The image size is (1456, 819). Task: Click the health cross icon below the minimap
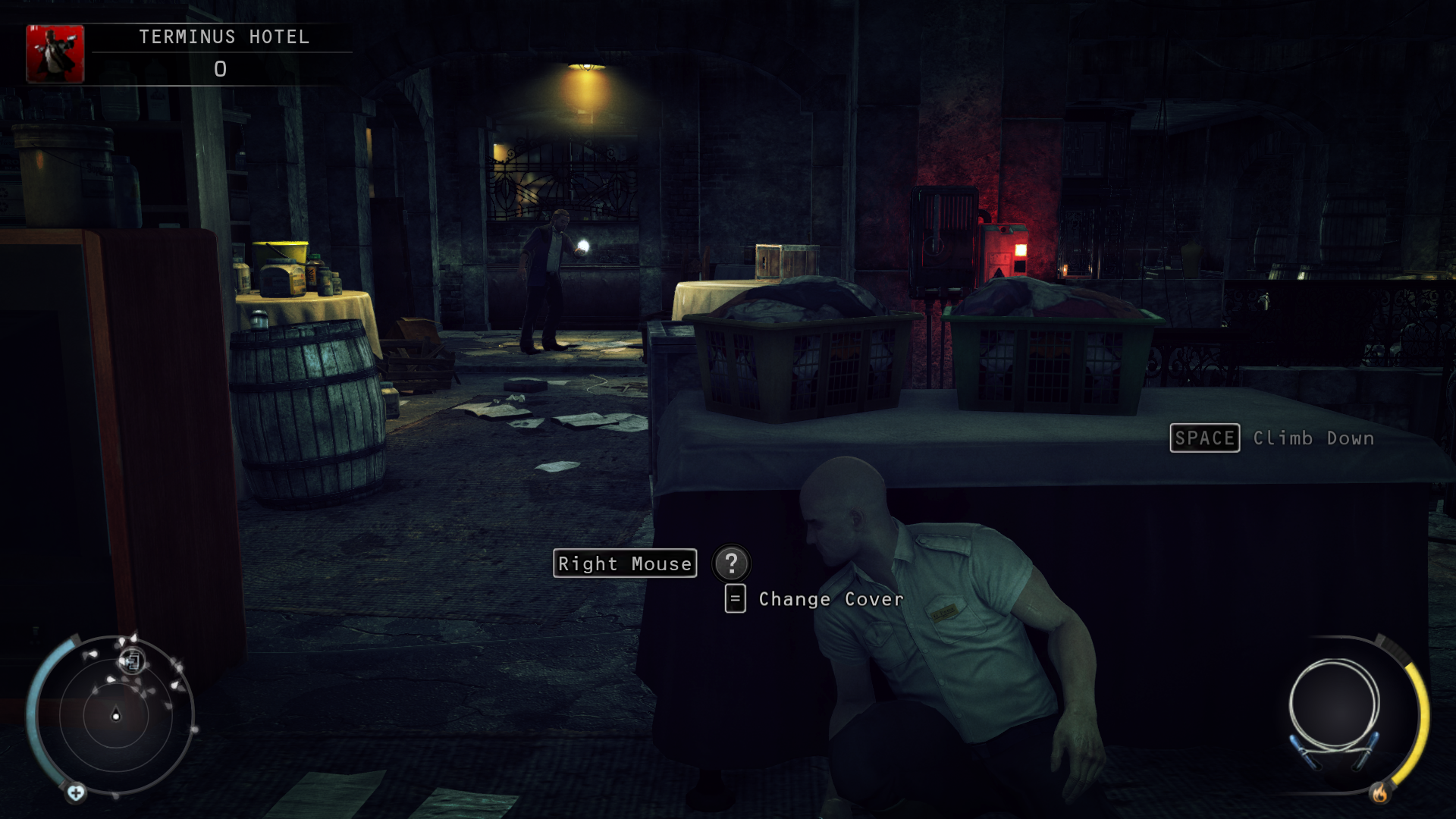point(76,793)
